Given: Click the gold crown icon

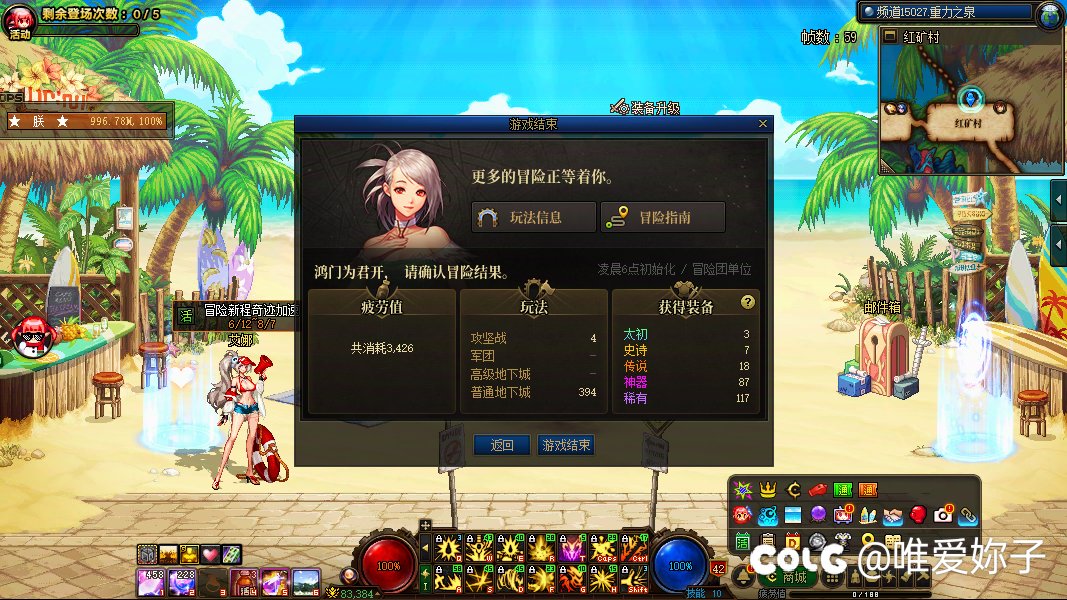Looking at the screenshot, I should 768,490.
